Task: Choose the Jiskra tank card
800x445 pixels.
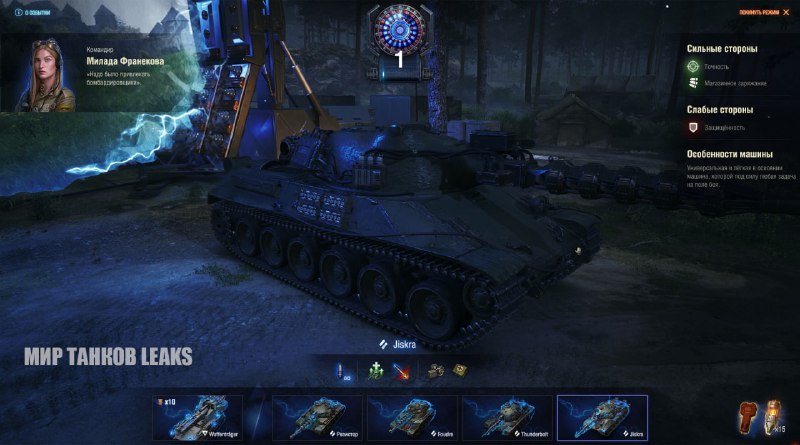Action: click(x=602, y=418)
